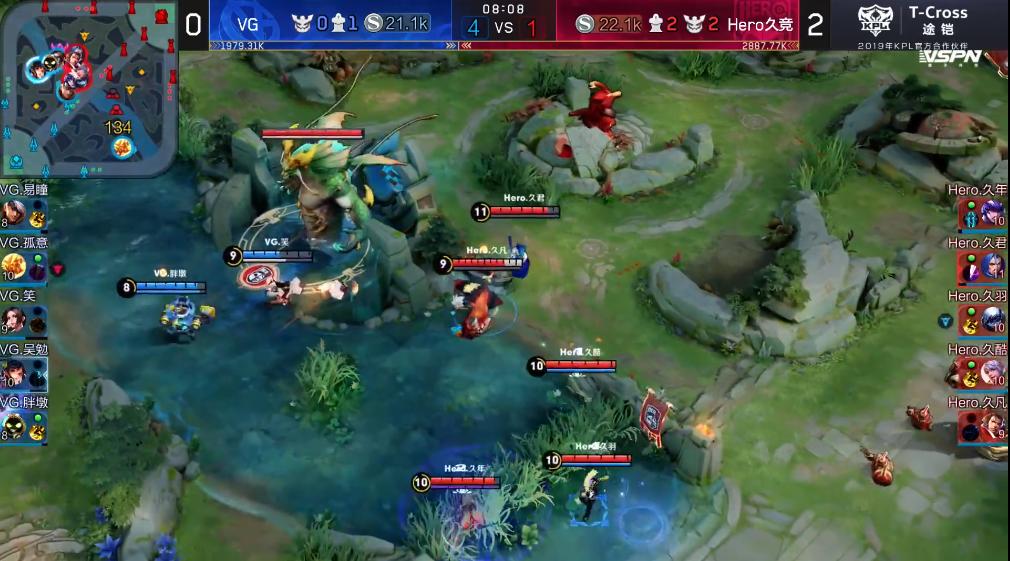Click the VG team name on scoreboard
This screenshot has width=1010, height=561.
click(x=248, y=23)
